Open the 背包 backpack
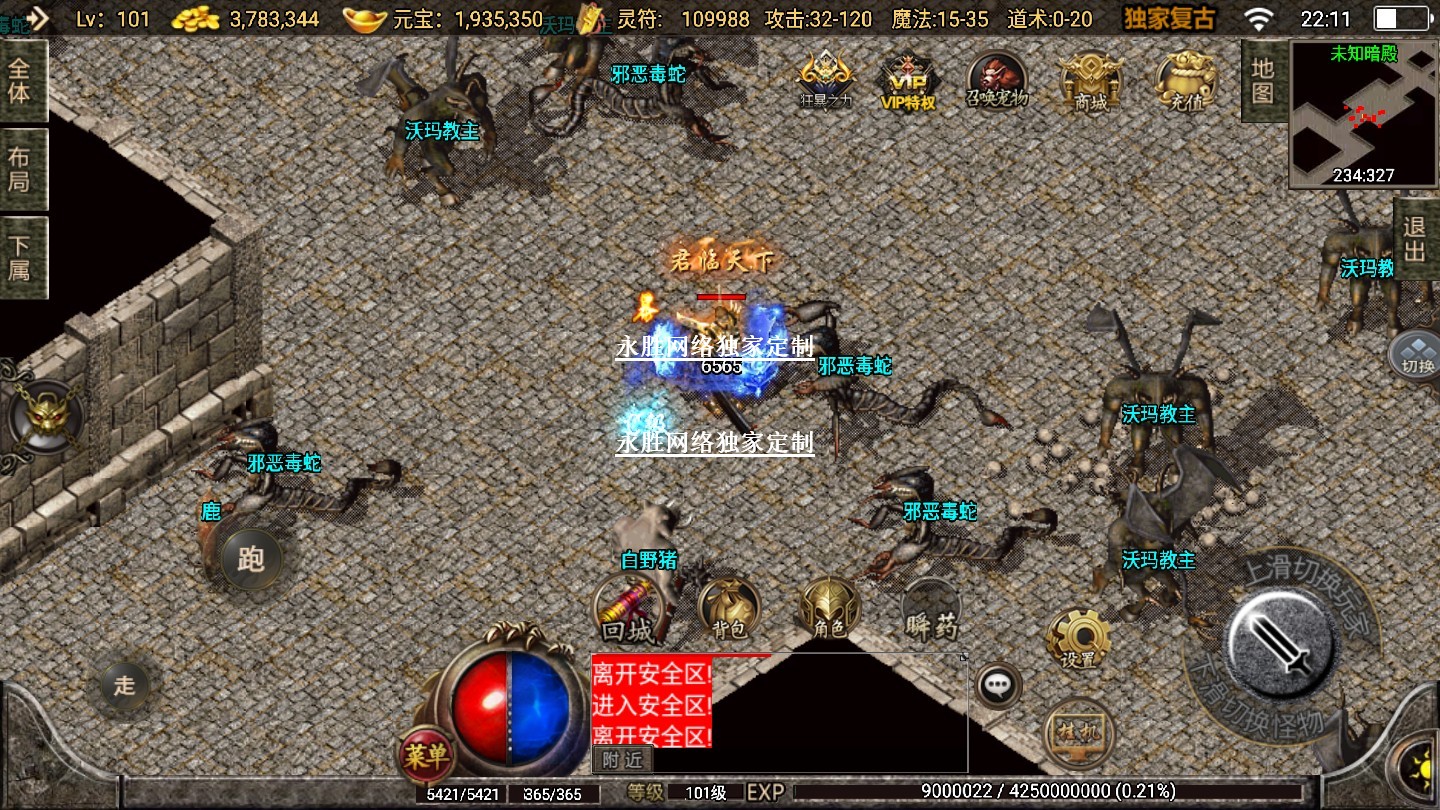This screenshot has width=1440, height=810. [728, 609]
